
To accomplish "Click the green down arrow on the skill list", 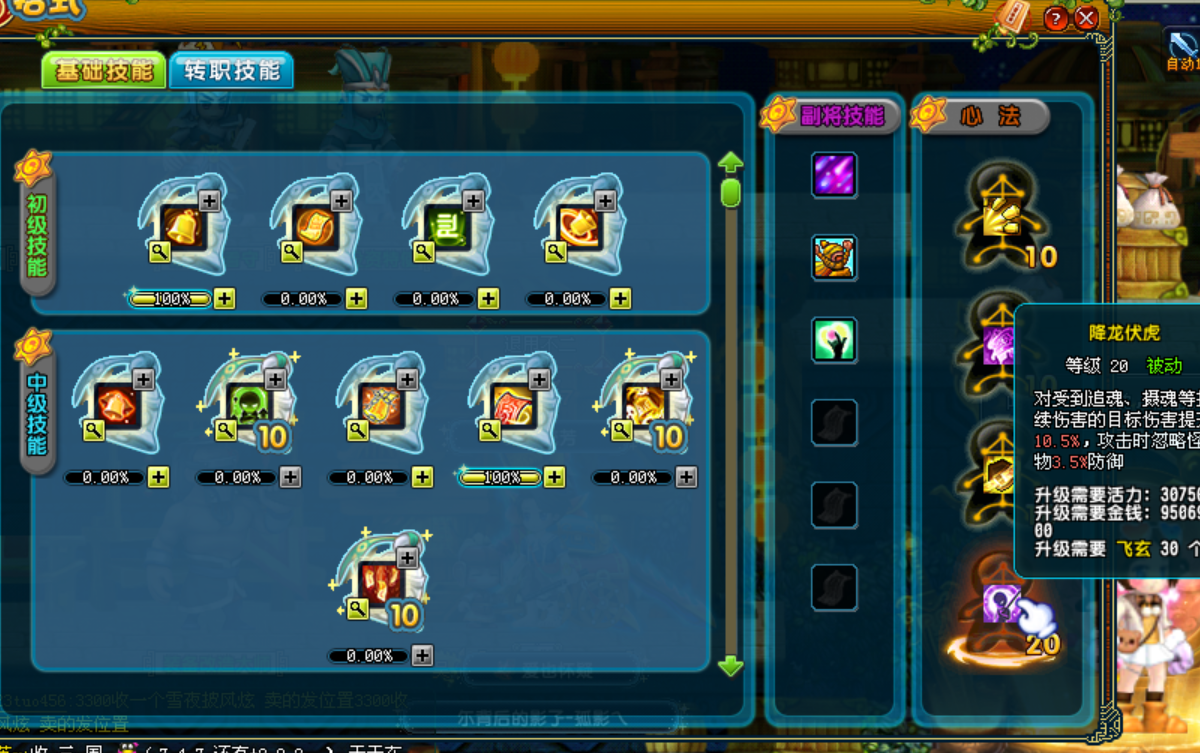I will point(731,666).
